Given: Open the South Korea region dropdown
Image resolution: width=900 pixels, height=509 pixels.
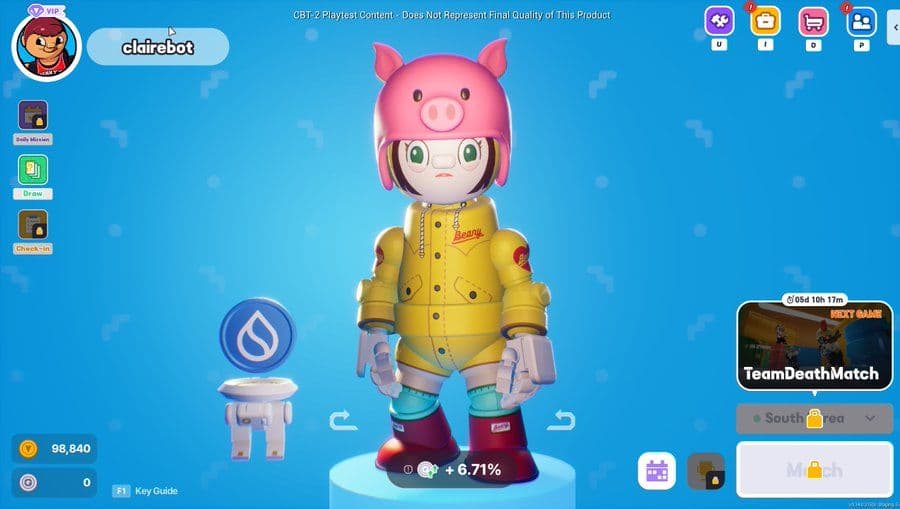Looking at the screenshot, I should (815, 418).
